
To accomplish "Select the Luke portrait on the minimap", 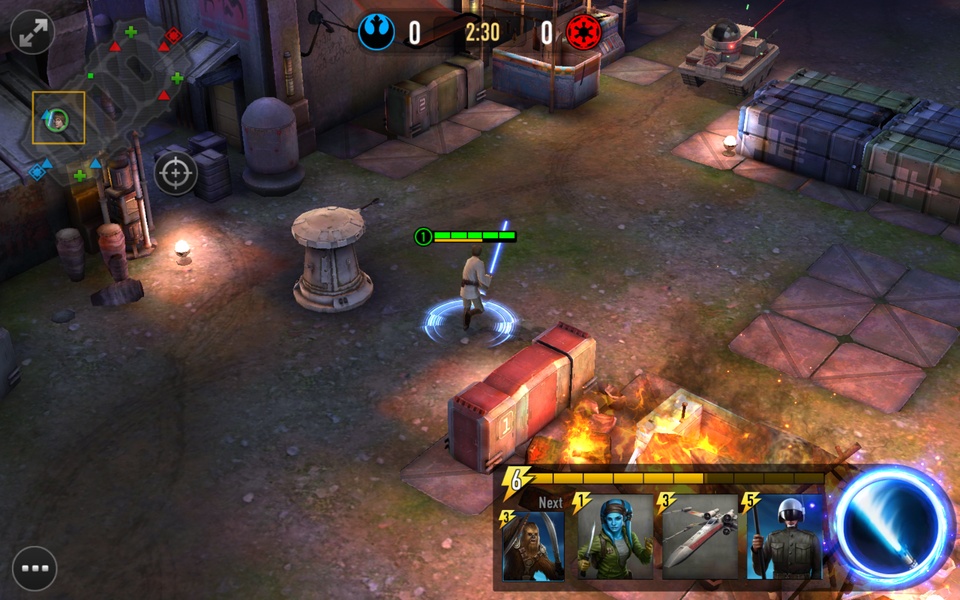I will tap(58, 118).
